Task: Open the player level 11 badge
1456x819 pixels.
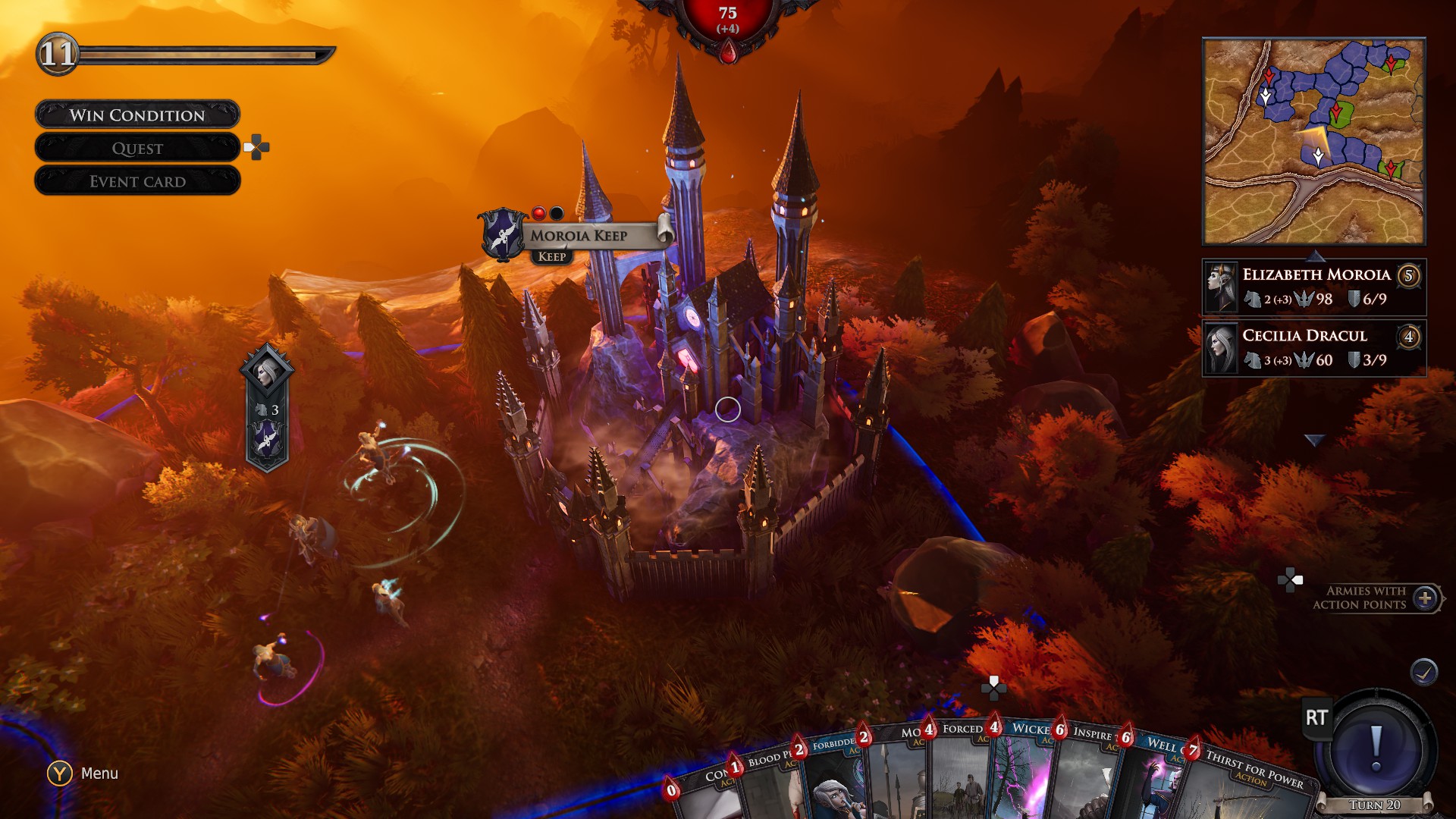Action: click(x=58, y=54)
